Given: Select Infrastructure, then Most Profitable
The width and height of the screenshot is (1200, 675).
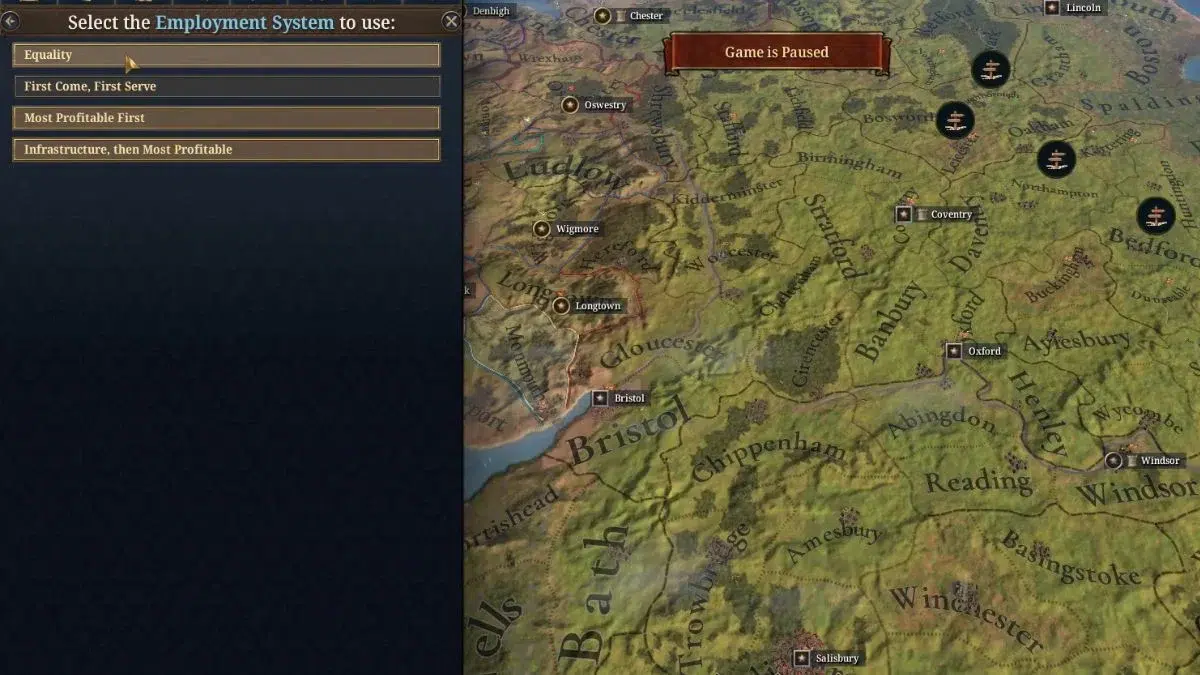Looking at the screenshot, I should [226, 150].
